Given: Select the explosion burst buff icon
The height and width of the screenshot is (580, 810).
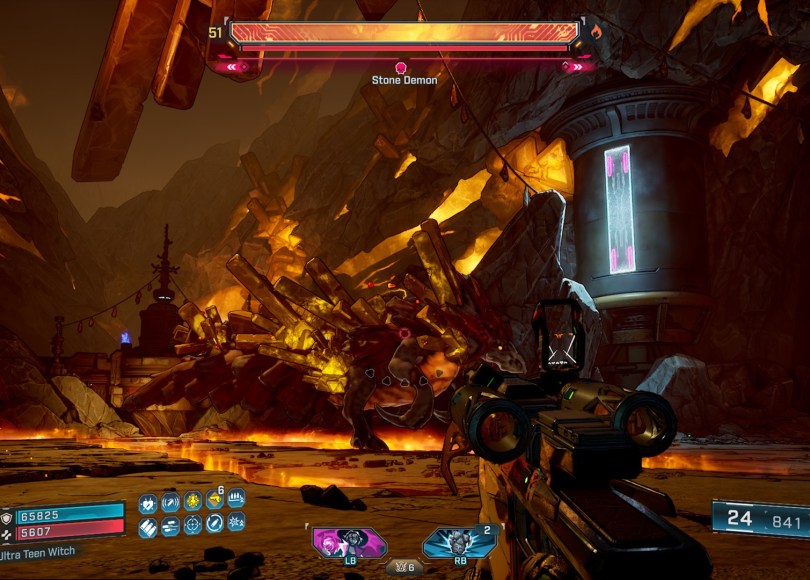Looking at the screenshot, I should coord(236,522).
